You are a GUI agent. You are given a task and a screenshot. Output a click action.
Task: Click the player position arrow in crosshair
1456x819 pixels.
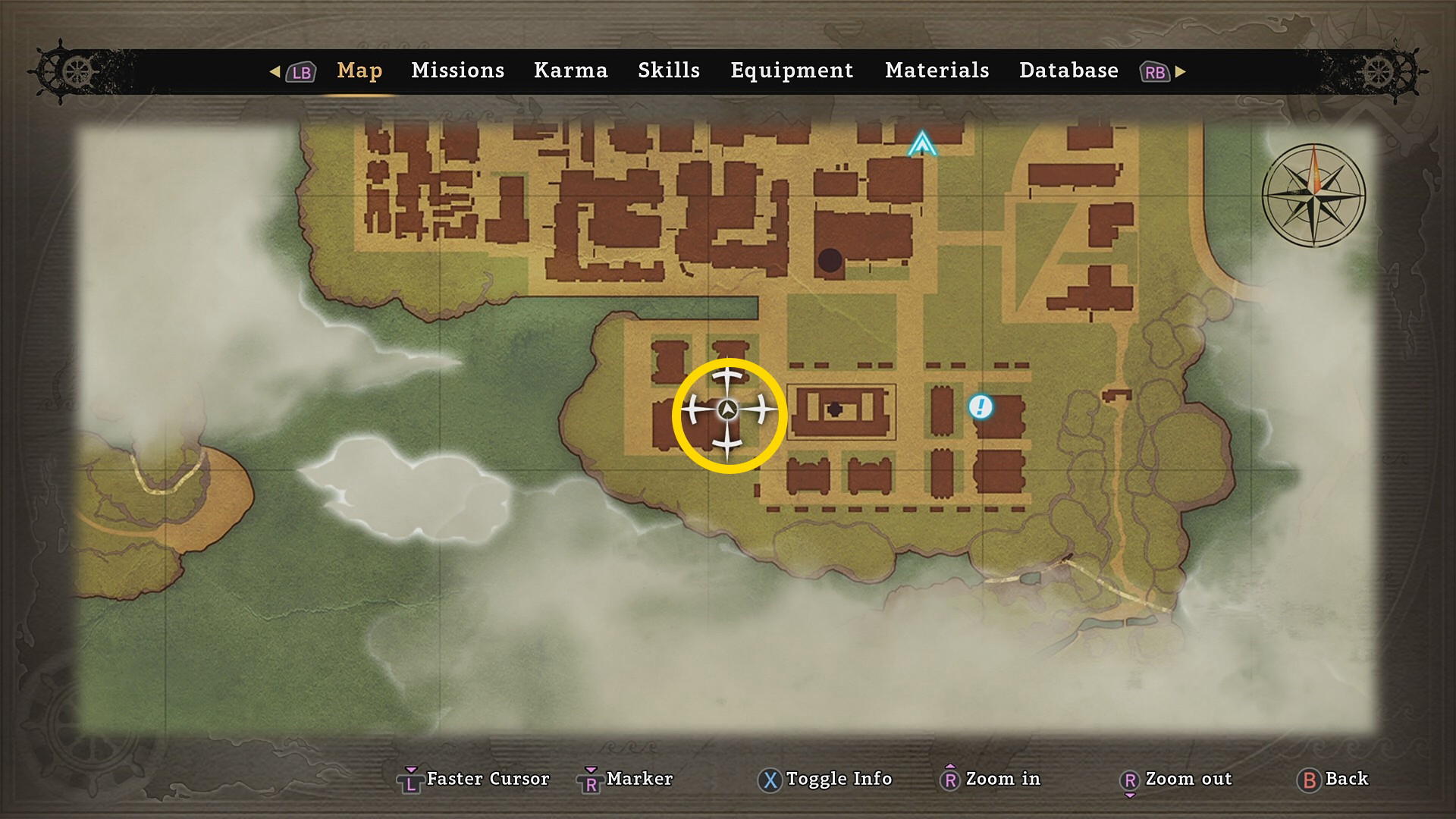(728, 410)
